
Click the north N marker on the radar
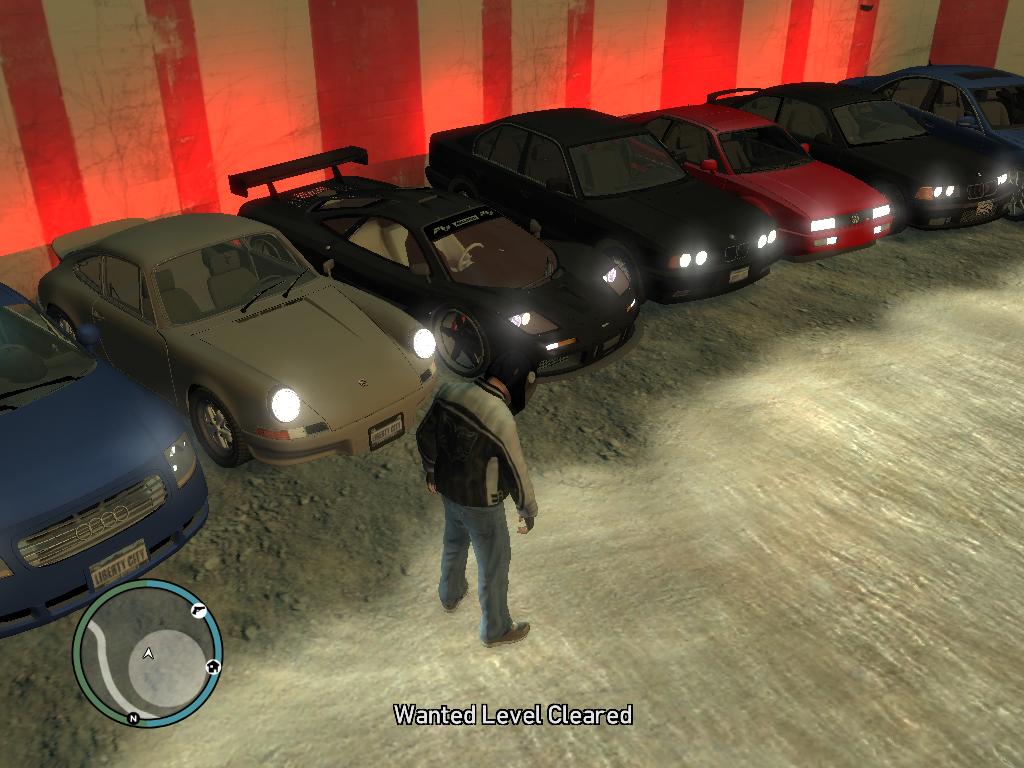(132, 718)
